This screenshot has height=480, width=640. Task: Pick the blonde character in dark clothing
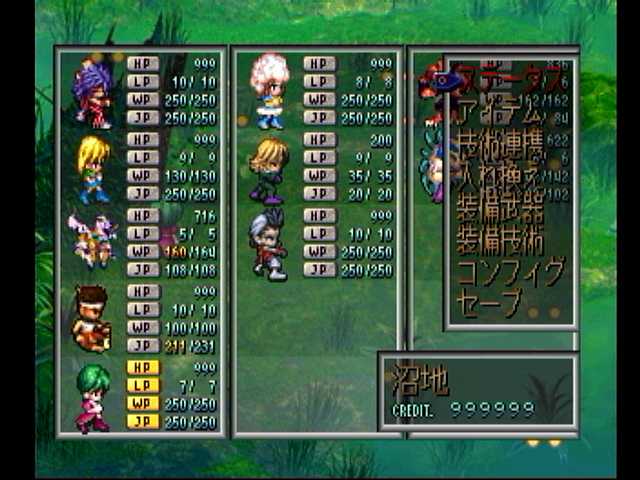point(268,167)
